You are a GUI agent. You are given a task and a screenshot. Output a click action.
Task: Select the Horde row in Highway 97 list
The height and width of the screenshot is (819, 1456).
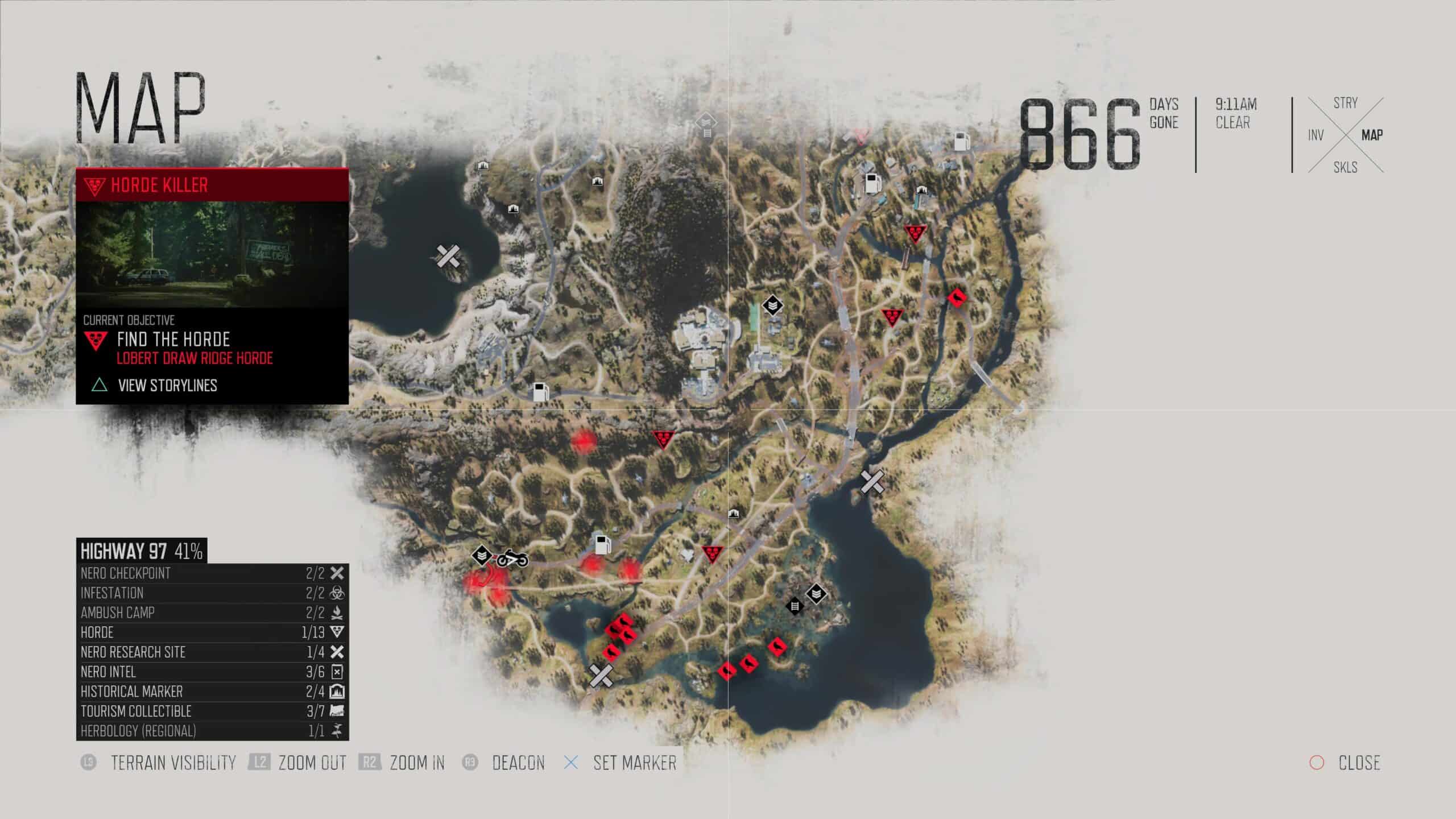[x=212, y=632]
